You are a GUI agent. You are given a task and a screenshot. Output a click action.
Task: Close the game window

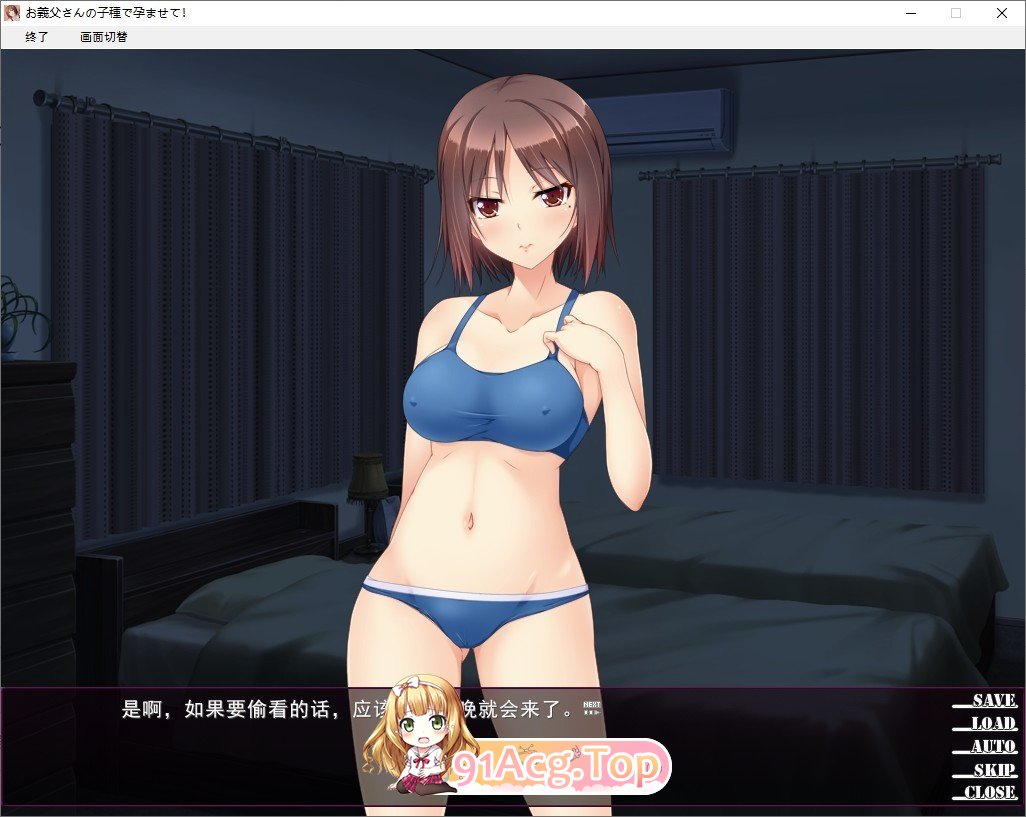pyautogui.click(x=1002, y=13)
